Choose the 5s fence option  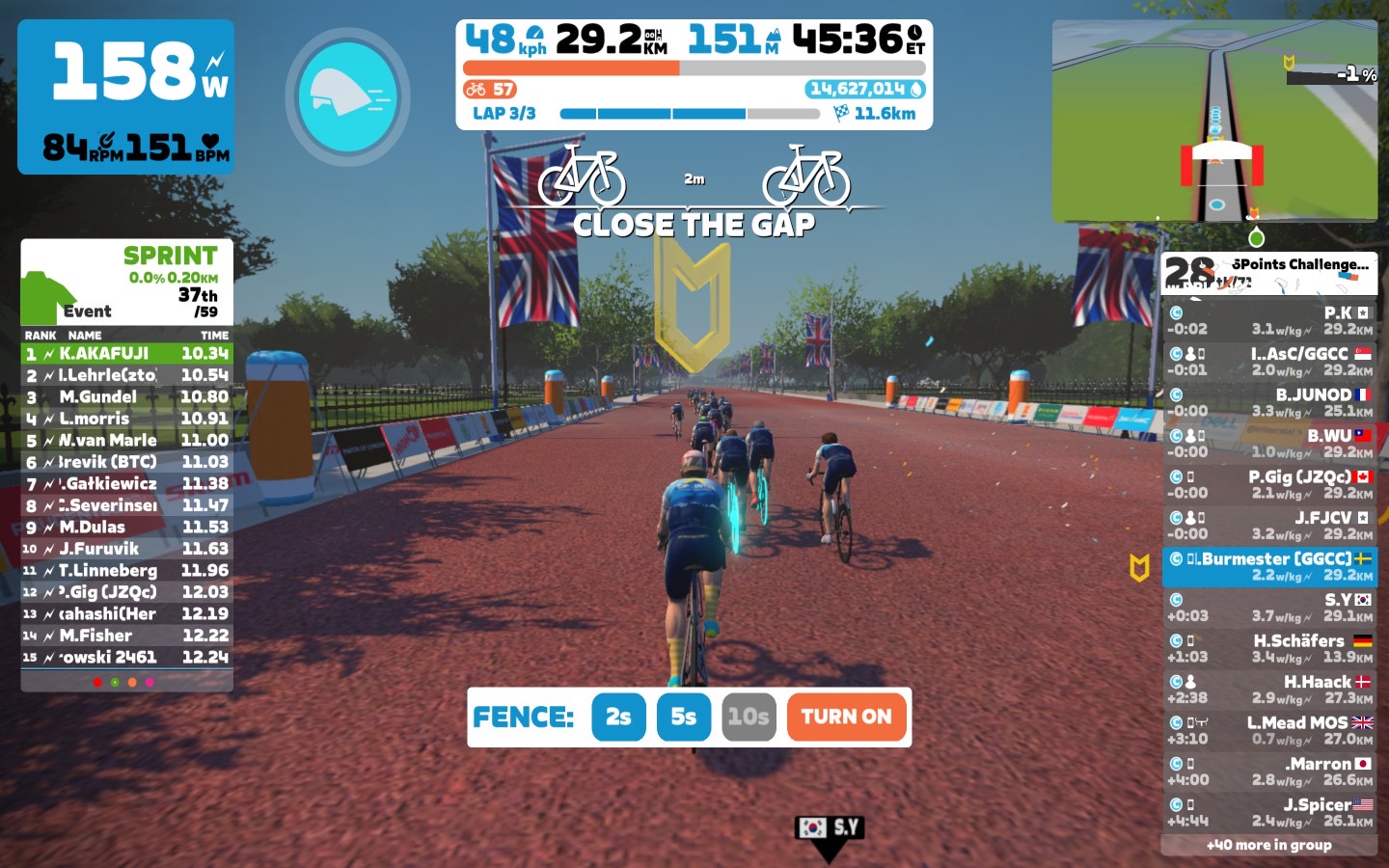pyautogui.click(x=683, y=717)
